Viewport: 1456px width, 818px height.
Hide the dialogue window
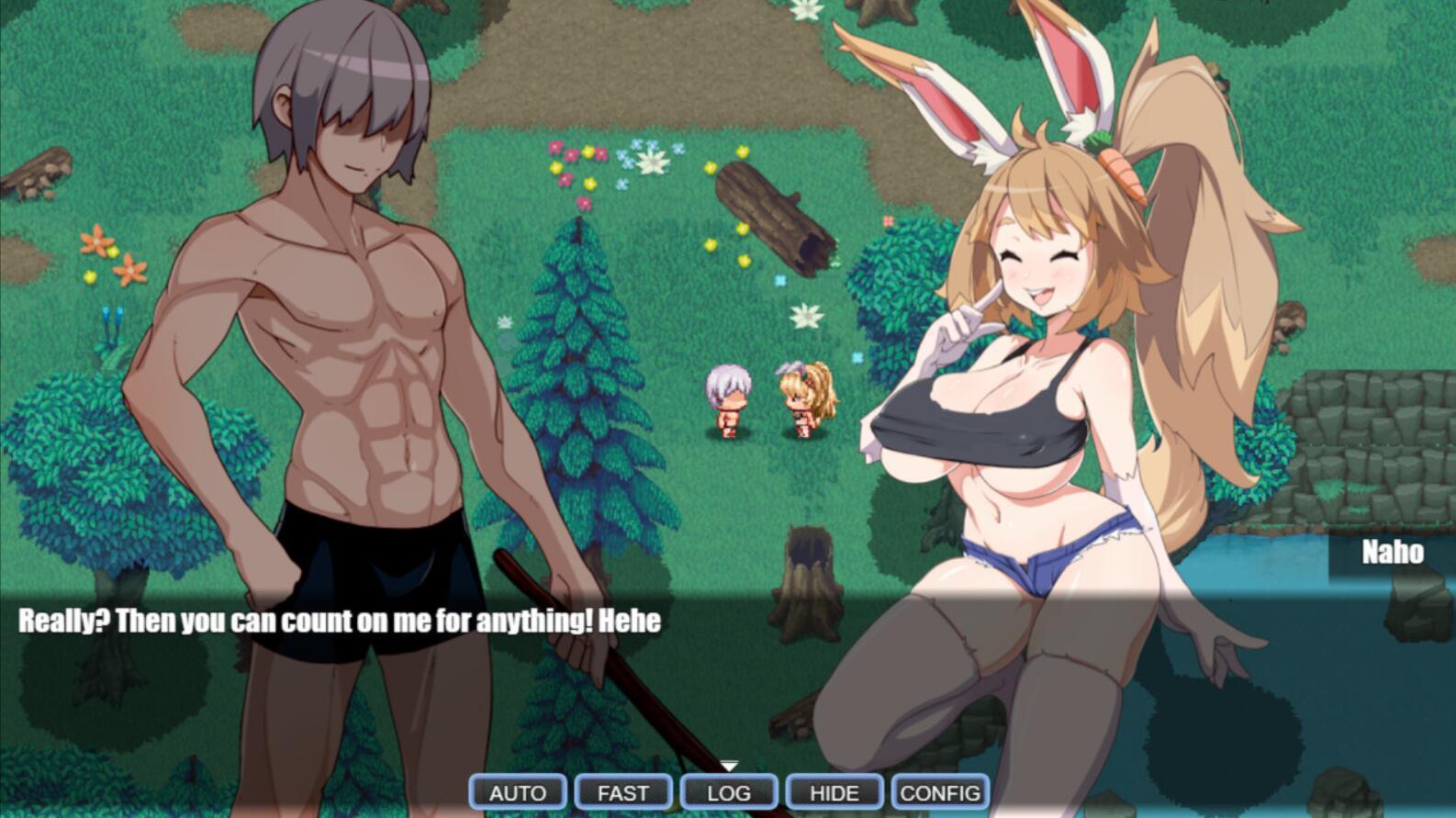(x=834, y=792)
